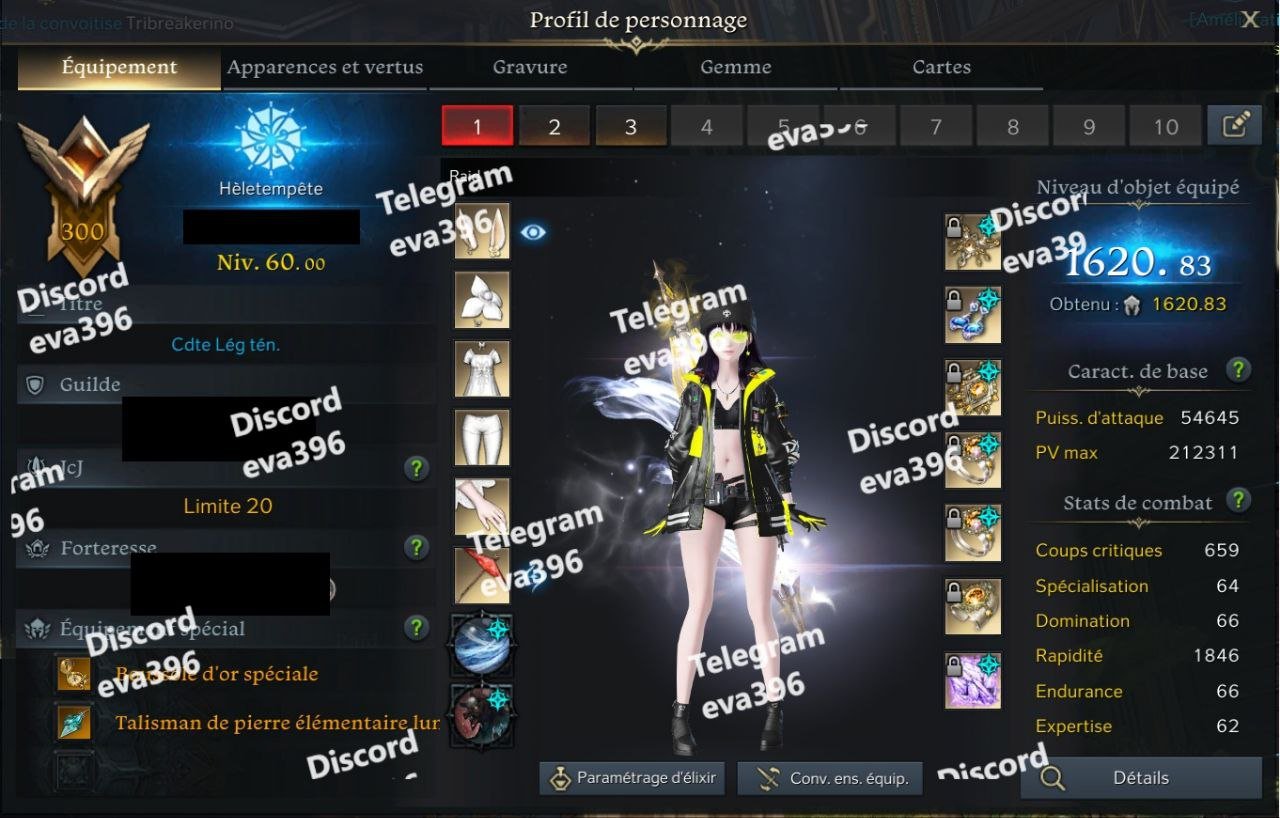Select equipment preset 2
This screenshot has width=1280, height=818.
(554, 127)
